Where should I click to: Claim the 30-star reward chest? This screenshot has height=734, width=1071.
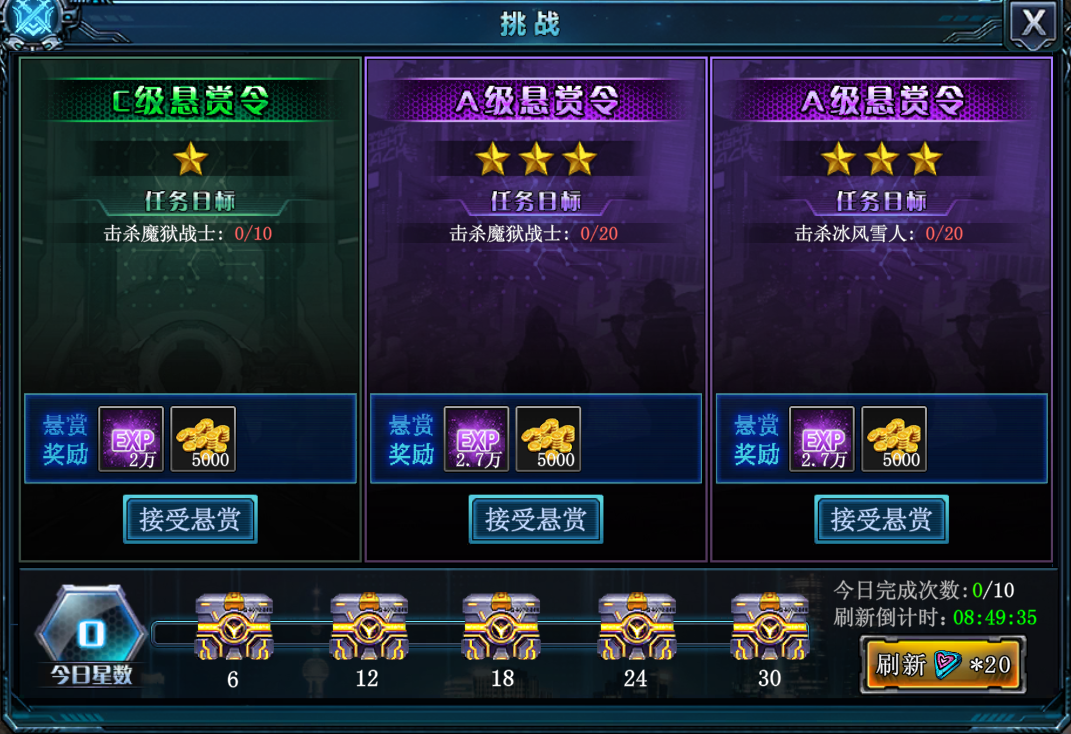[769, 627]
